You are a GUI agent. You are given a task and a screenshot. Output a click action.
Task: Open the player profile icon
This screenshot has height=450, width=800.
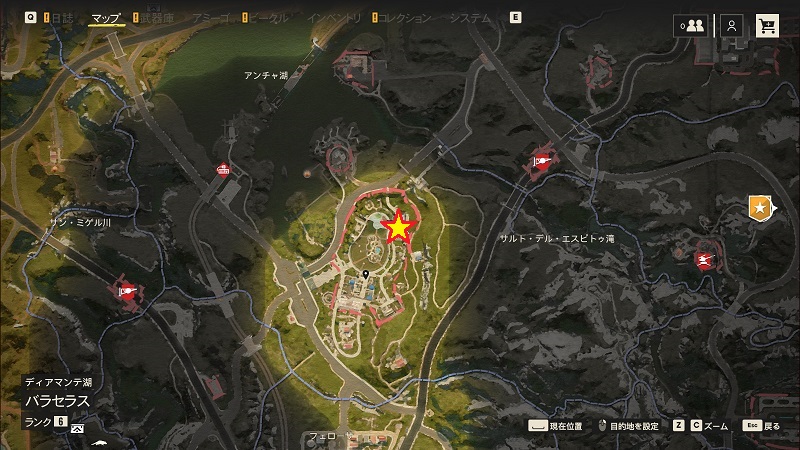click(x=733, y=26)
